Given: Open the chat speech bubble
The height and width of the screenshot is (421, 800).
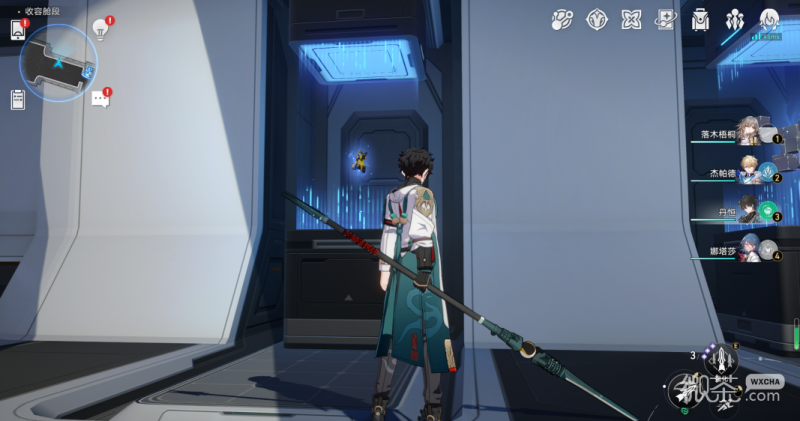Looking at the screenshot, I should tap(100, 99).
